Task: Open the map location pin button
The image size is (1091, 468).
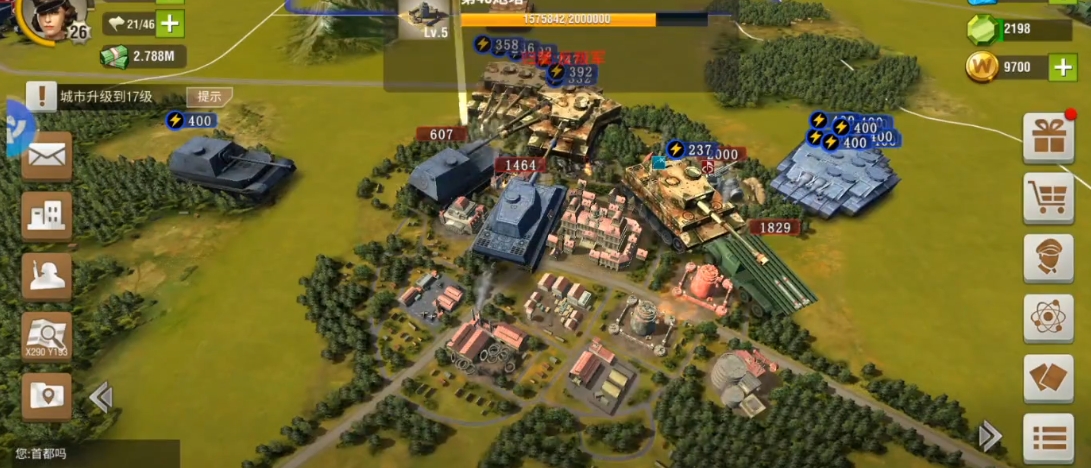Action: 46,396
